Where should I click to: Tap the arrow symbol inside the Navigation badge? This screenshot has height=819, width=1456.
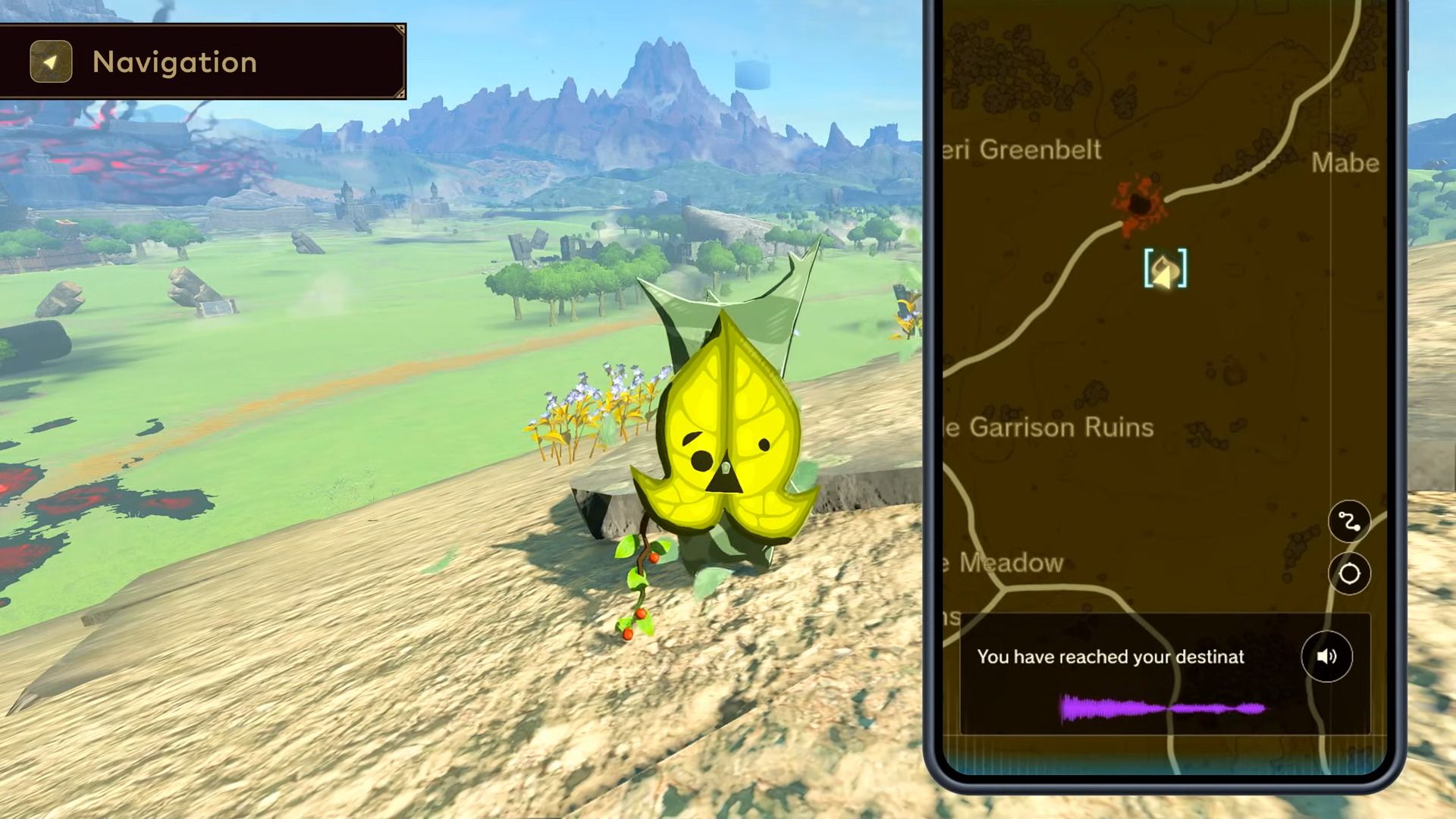coord(51,62)
